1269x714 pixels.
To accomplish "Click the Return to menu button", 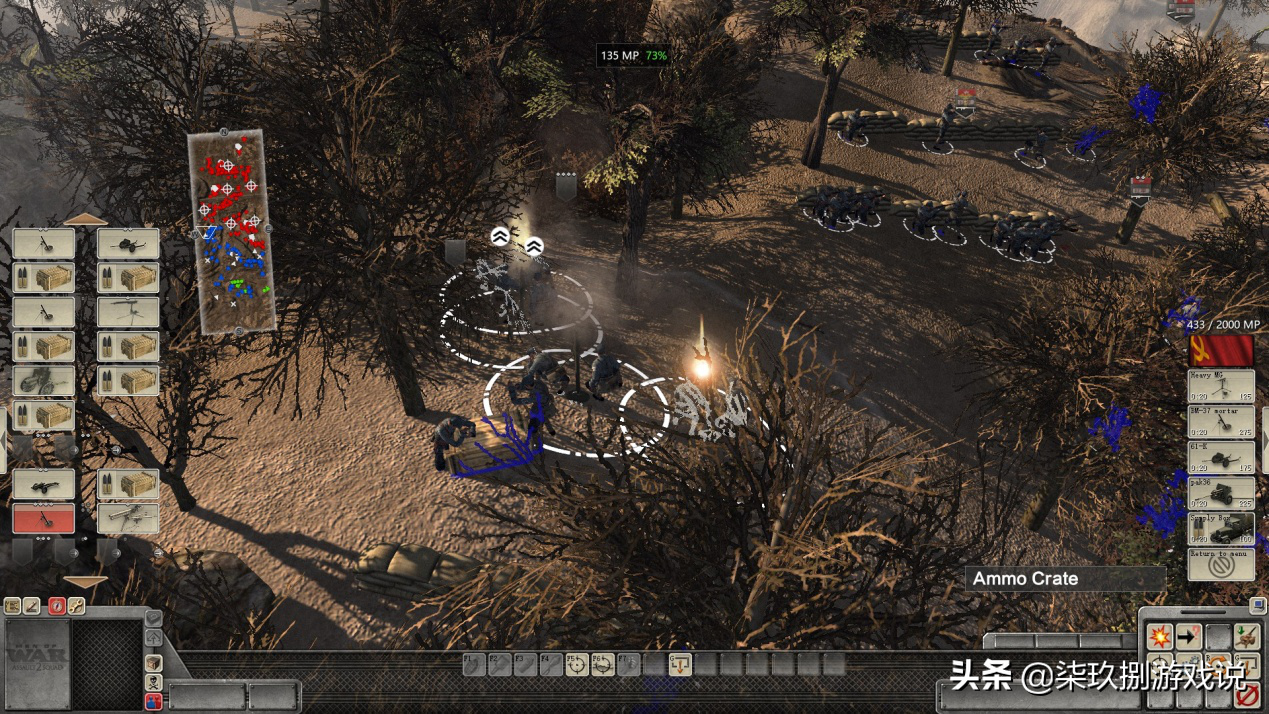I will click(x=1220, y=564).
